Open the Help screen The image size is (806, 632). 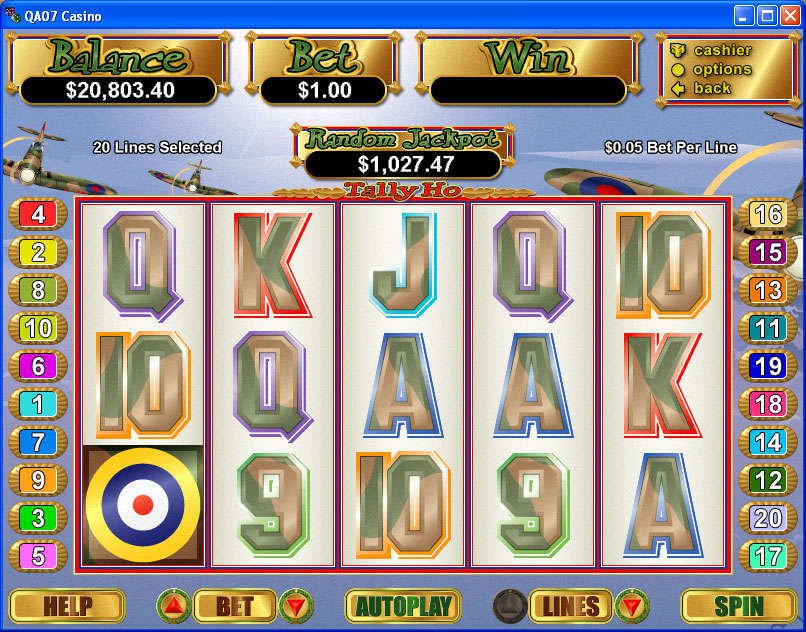[x=67, y=606]
